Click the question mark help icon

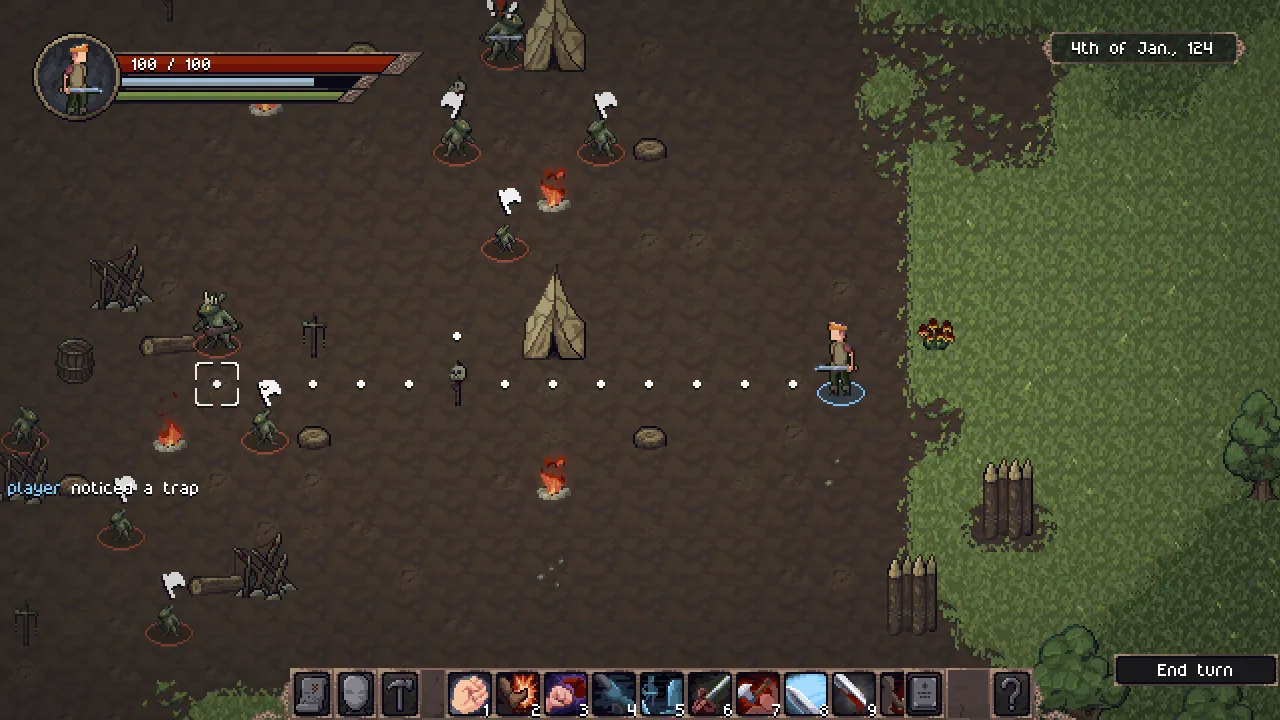coord(1011,693)
